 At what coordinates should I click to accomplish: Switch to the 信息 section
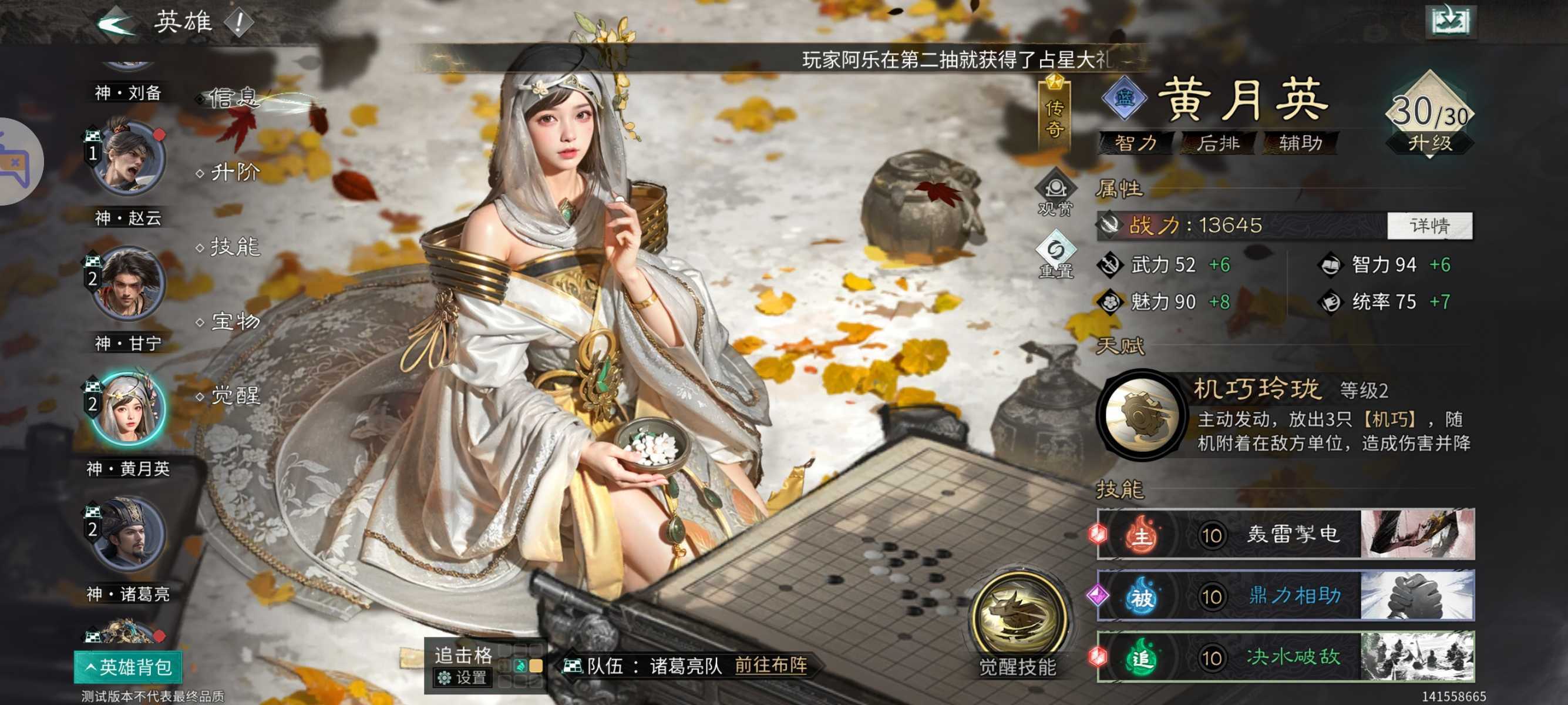tap(233, 96)
